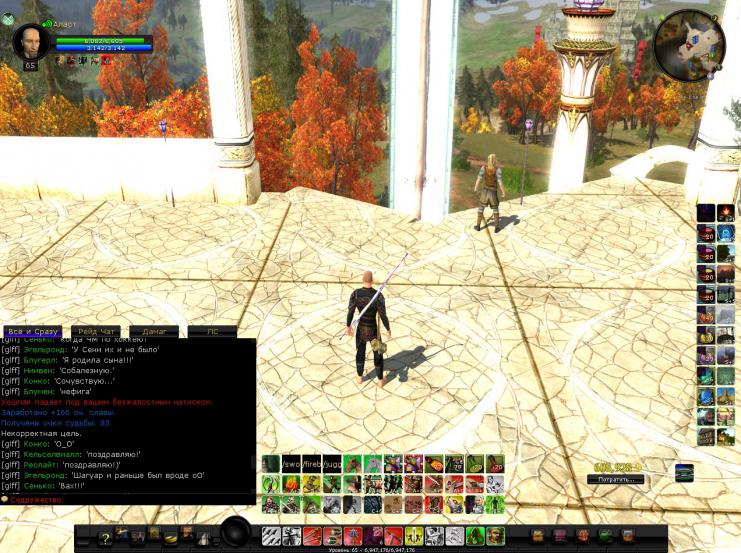The width and height of the screenshot is (741, 553).
Task: Open the circular minimap
Action: 690,44
